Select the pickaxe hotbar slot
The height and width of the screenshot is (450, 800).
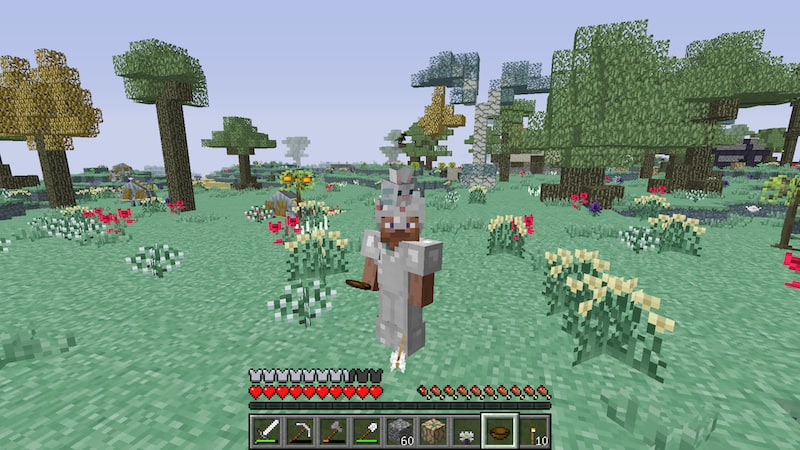pyautogui.click(x=299, y=431)
